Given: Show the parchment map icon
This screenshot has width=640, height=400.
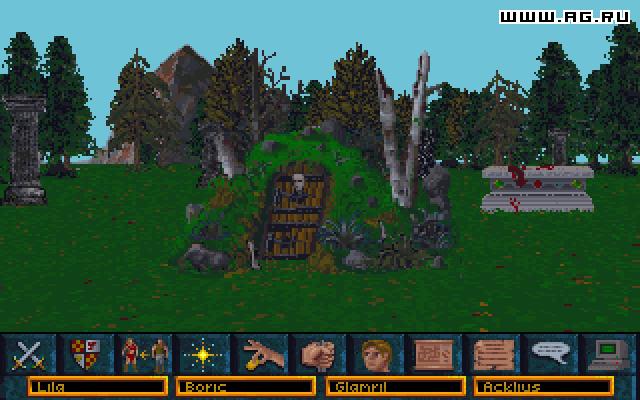Looking at the screenshot, I should [x=434, y=354].
